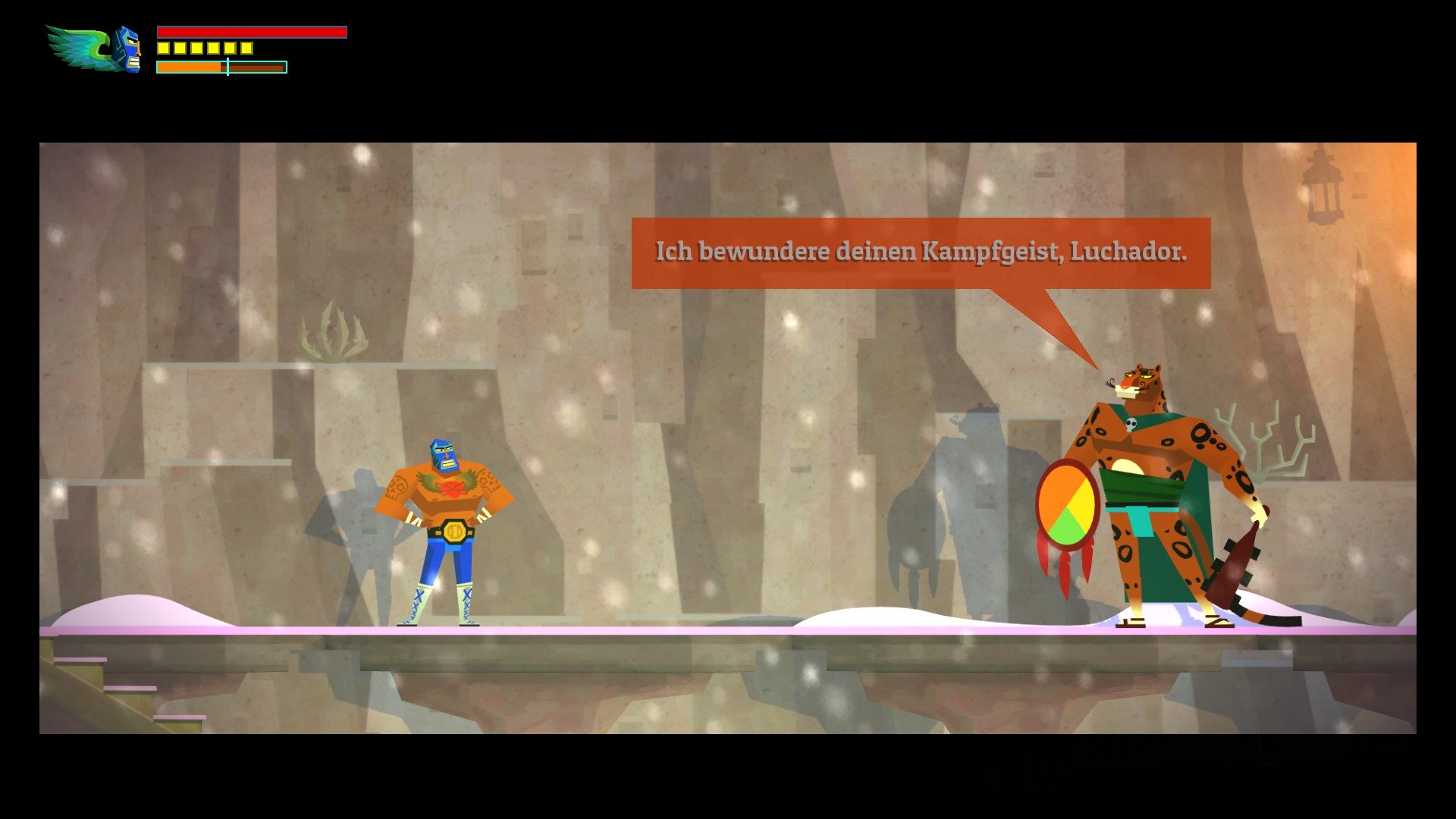Screen dimensions: 1456x819
Task: Click the red health bar at the top
Action: (250, 33)
